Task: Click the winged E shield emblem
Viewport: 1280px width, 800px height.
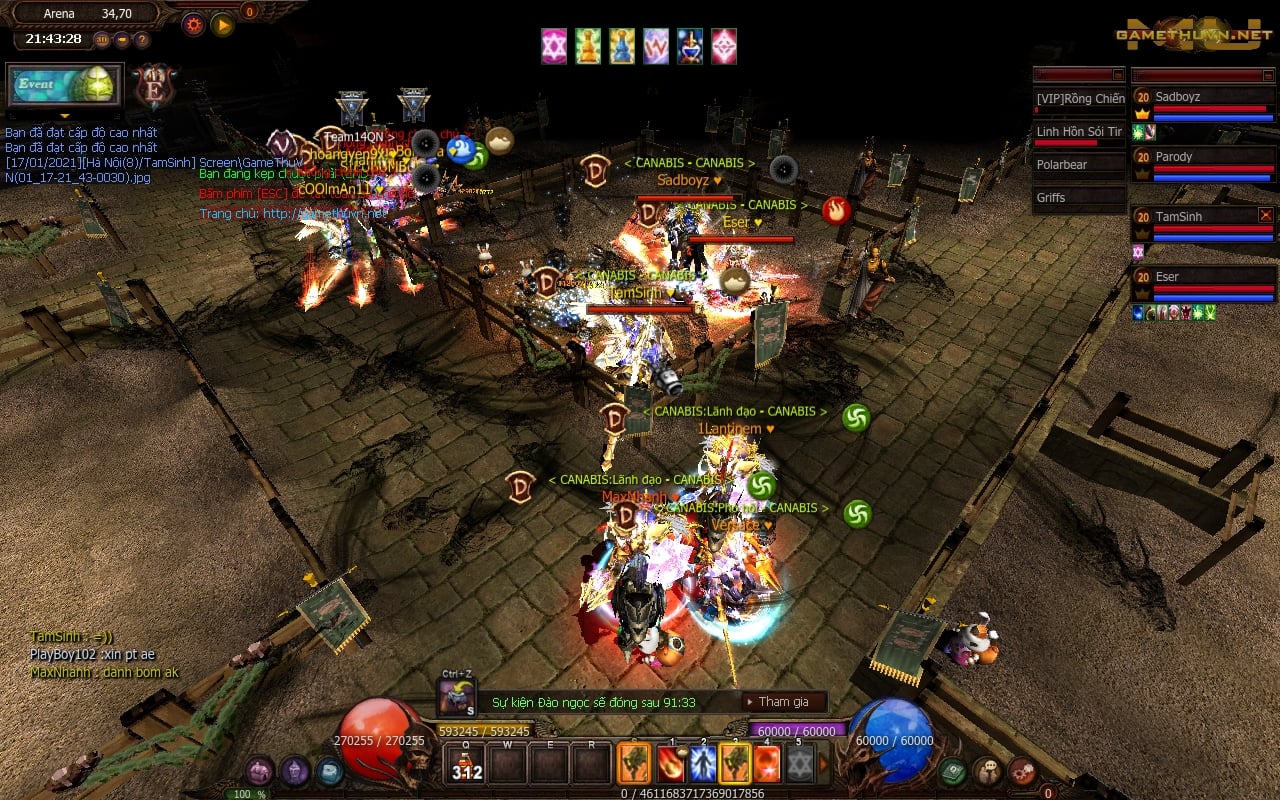Action: [x=155, y=87]
